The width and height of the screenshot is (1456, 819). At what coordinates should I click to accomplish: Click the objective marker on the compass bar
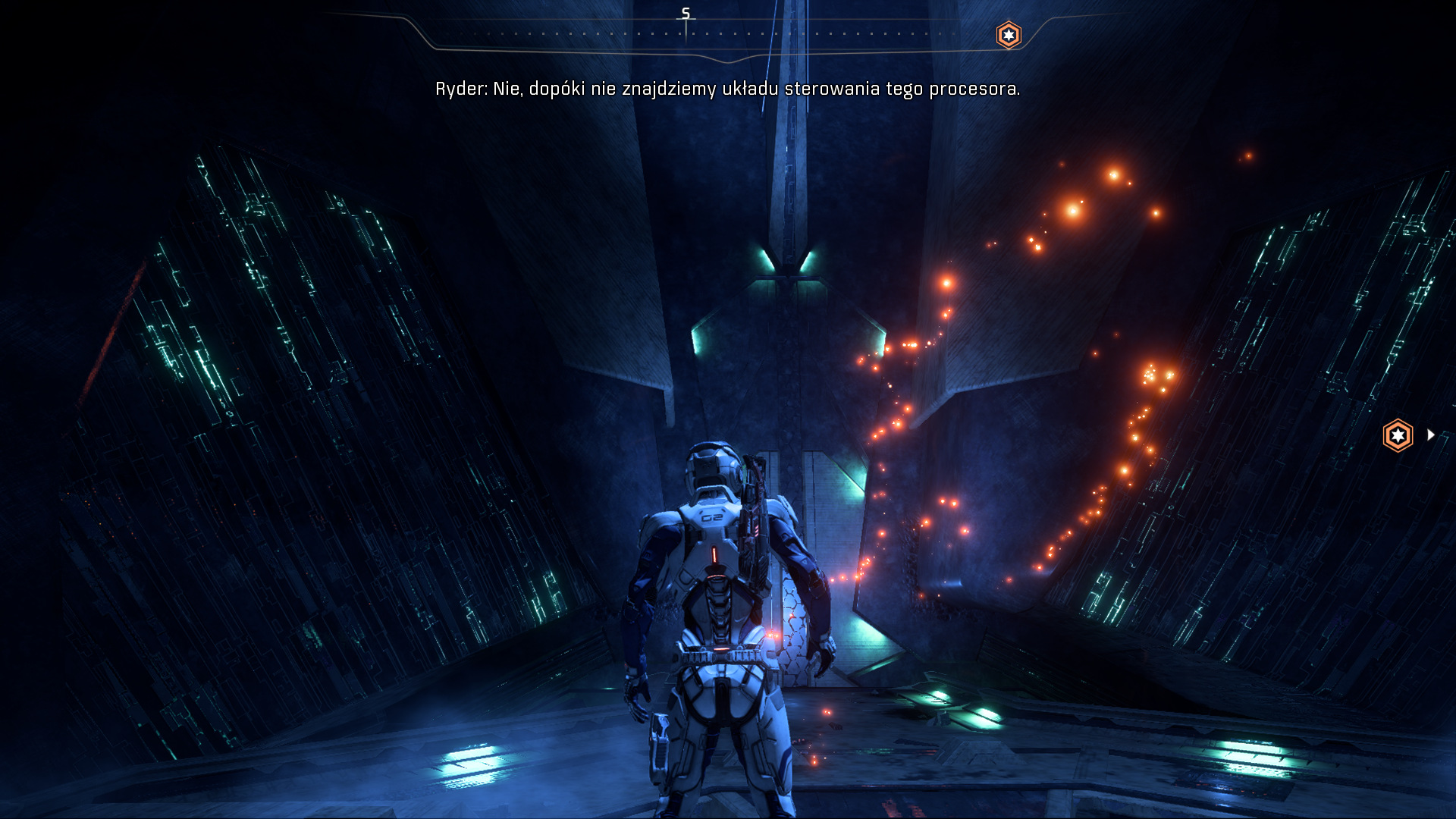(x=1009, y=35)
